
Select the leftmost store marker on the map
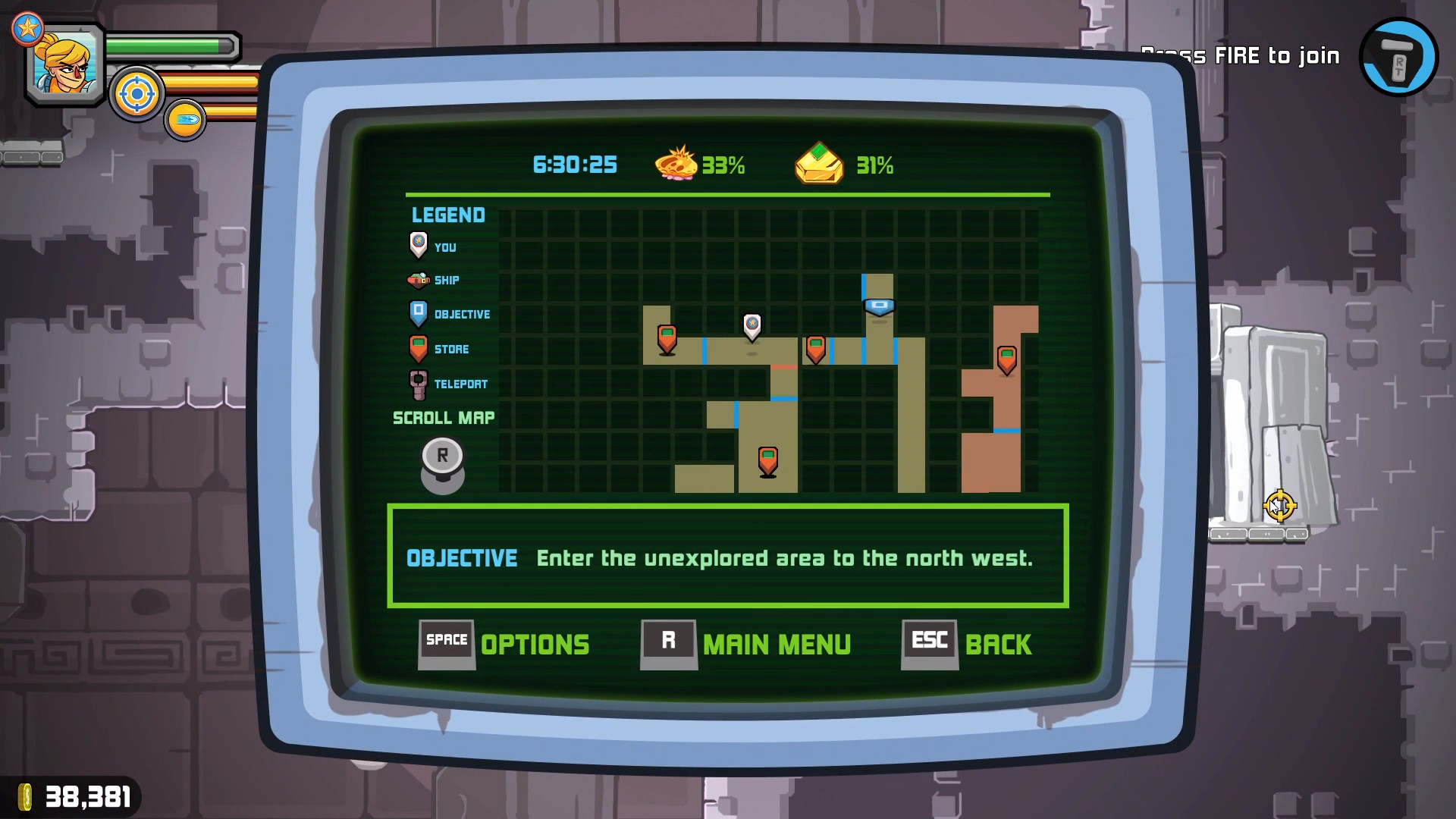click(x=667, y=337)
